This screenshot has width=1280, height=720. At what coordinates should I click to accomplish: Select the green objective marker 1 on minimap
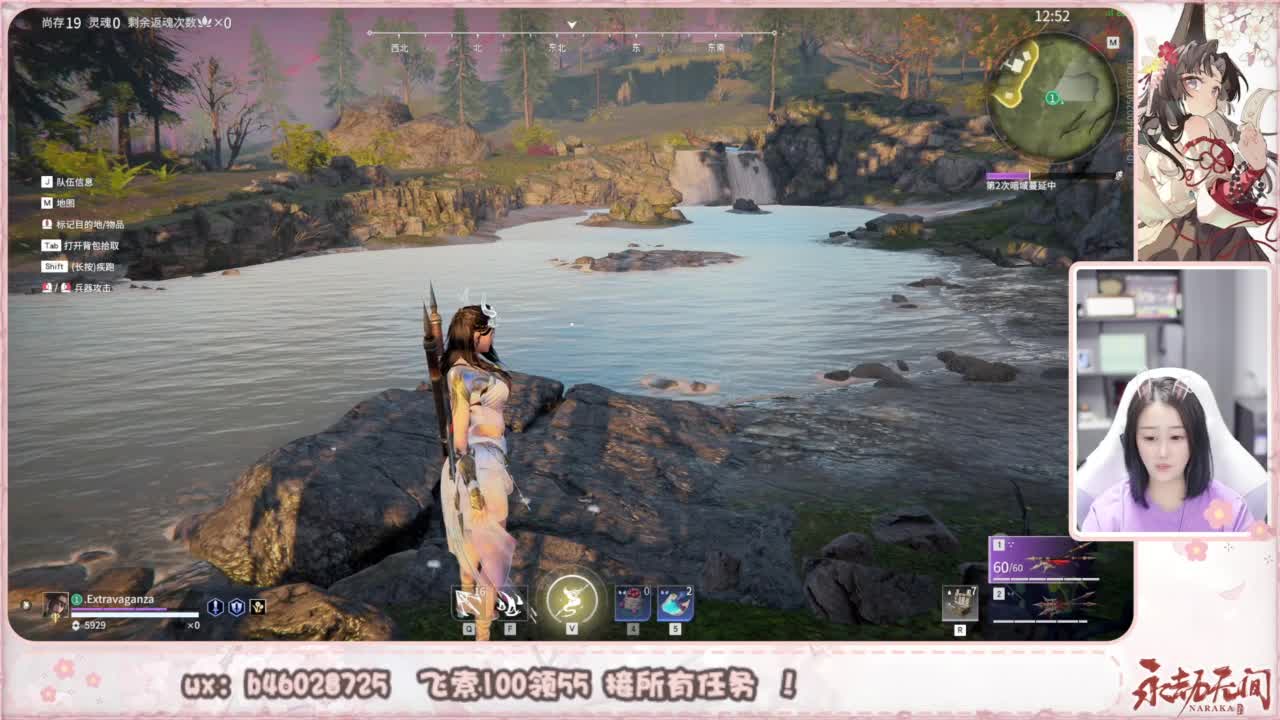1052,98
